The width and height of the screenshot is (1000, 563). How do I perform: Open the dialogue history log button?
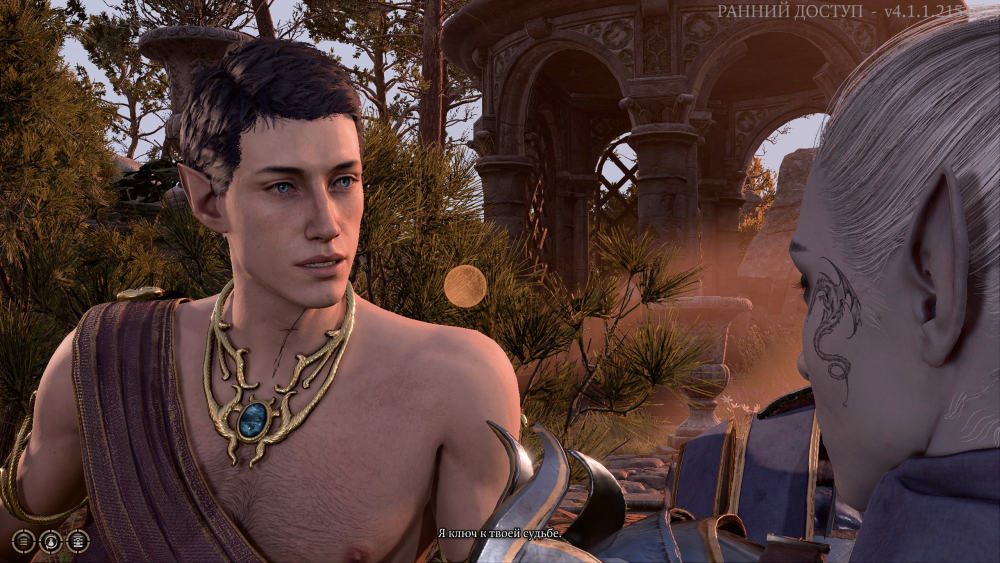point(24,541)
